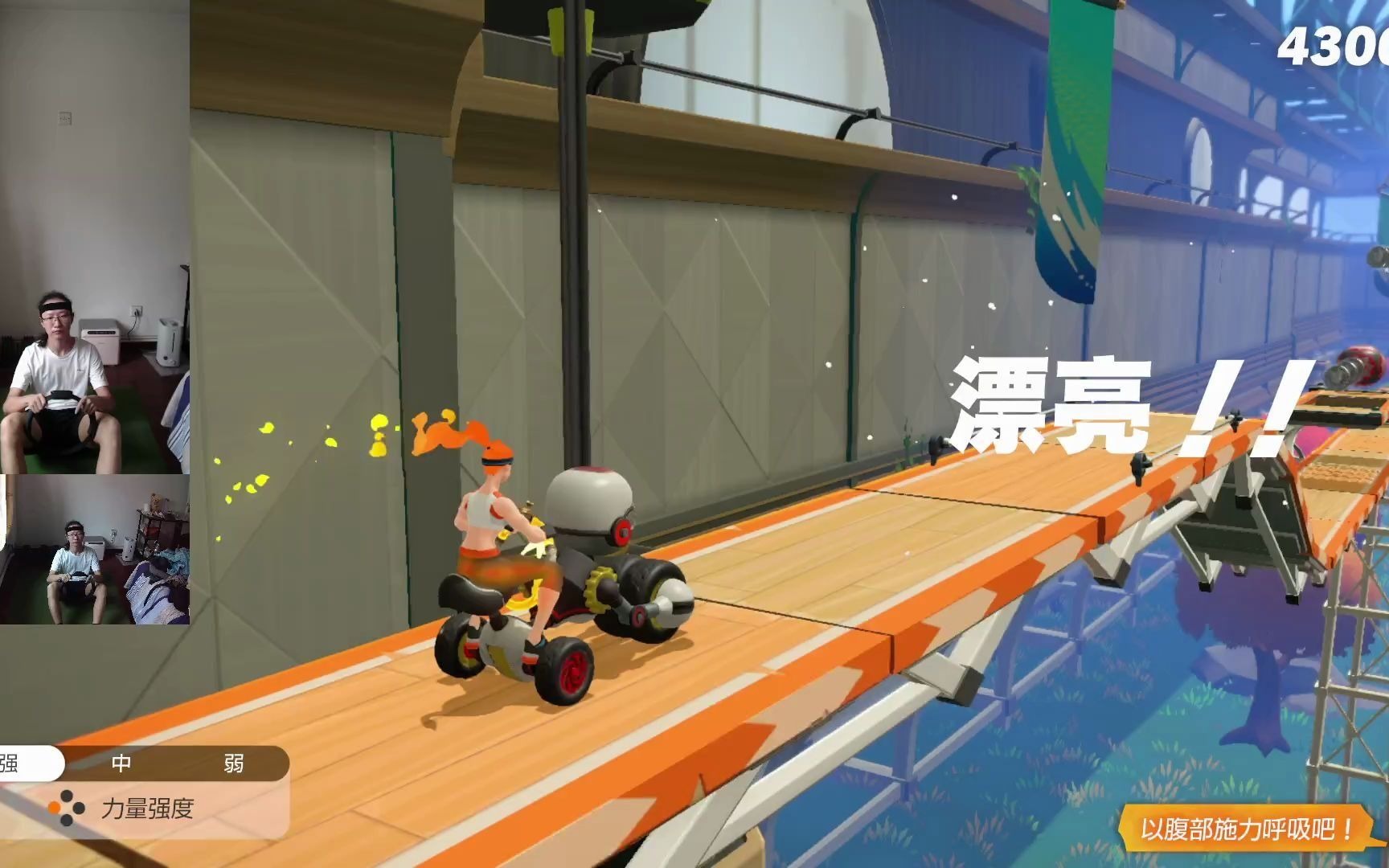Choose the 中 strength level
The width and height of the screenshot is (1389, 868).
tap(121, 764)
